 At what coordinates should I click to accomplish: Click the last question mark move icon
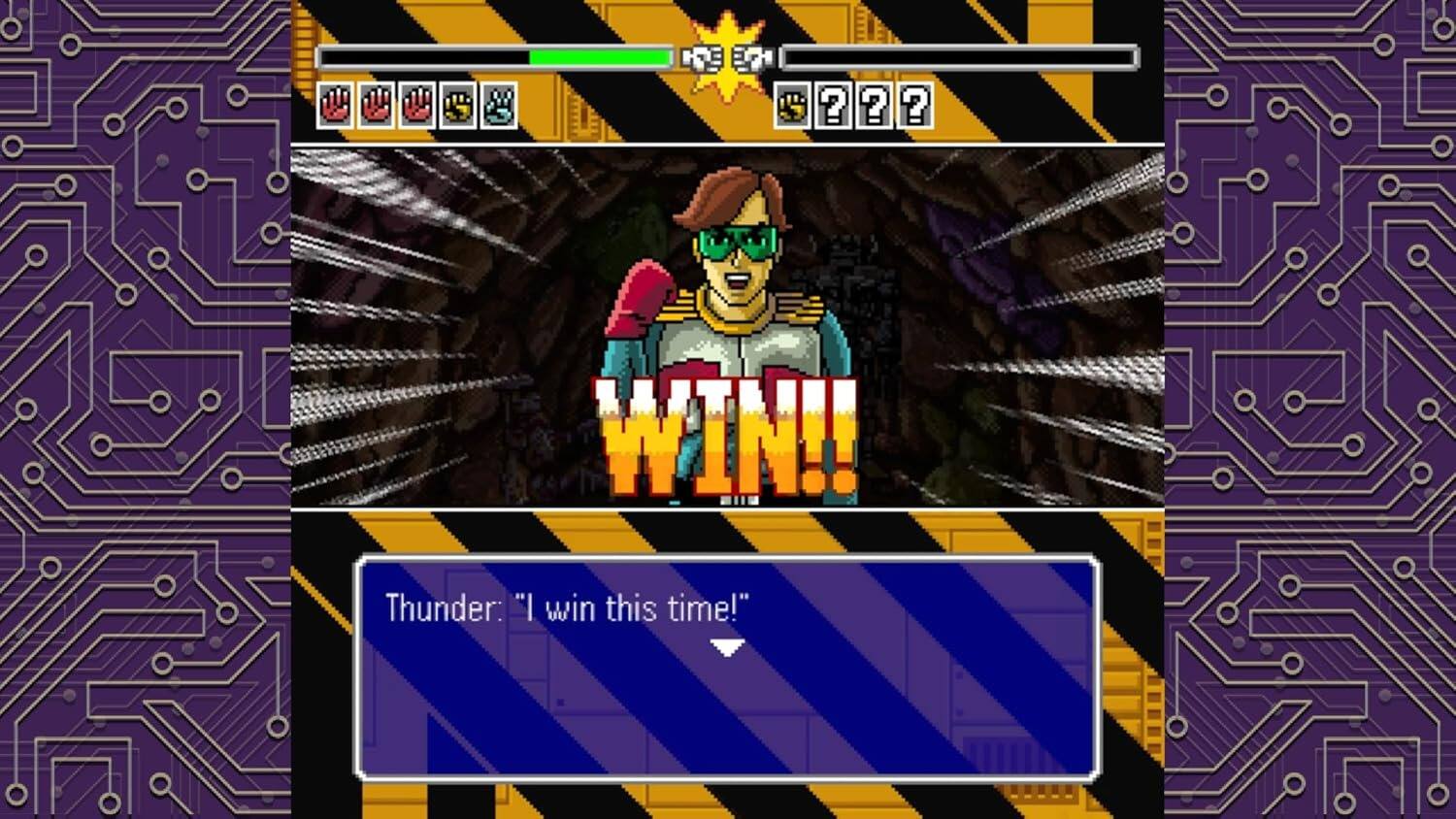912,107
